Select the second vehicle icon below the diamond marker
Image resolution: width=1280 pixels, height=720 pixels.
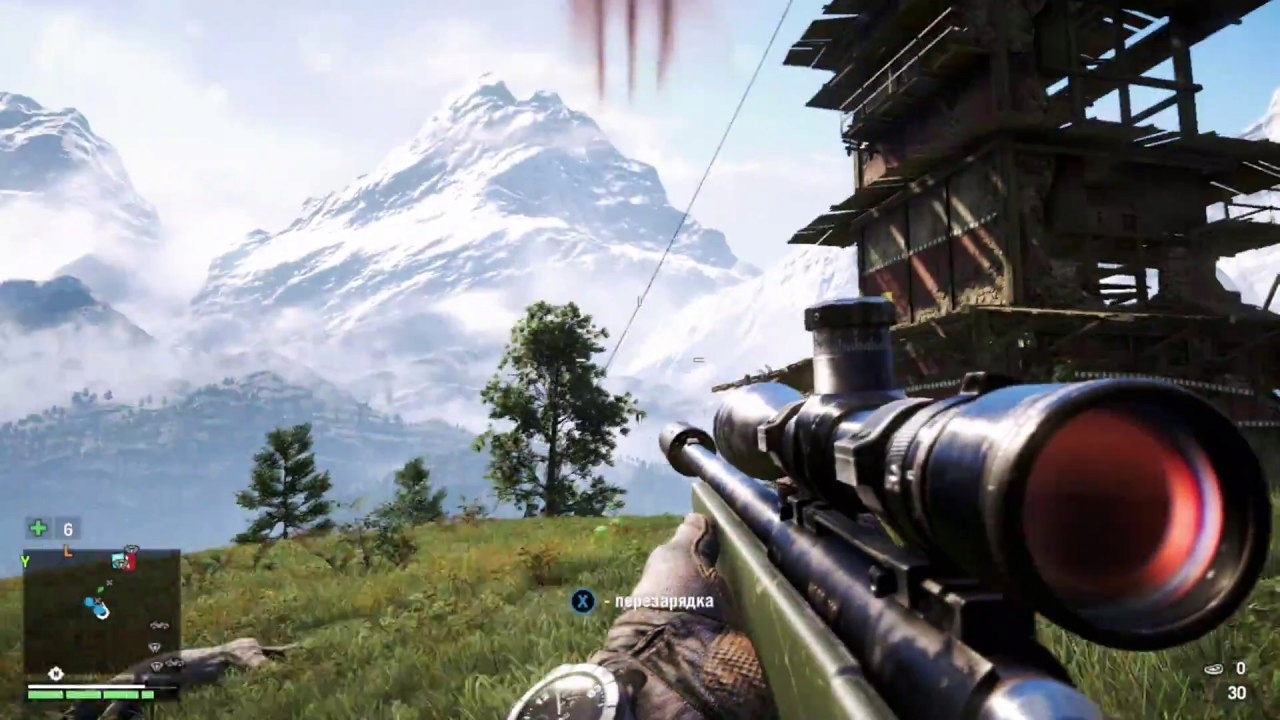pyautogui.click(x=173, y=663)
